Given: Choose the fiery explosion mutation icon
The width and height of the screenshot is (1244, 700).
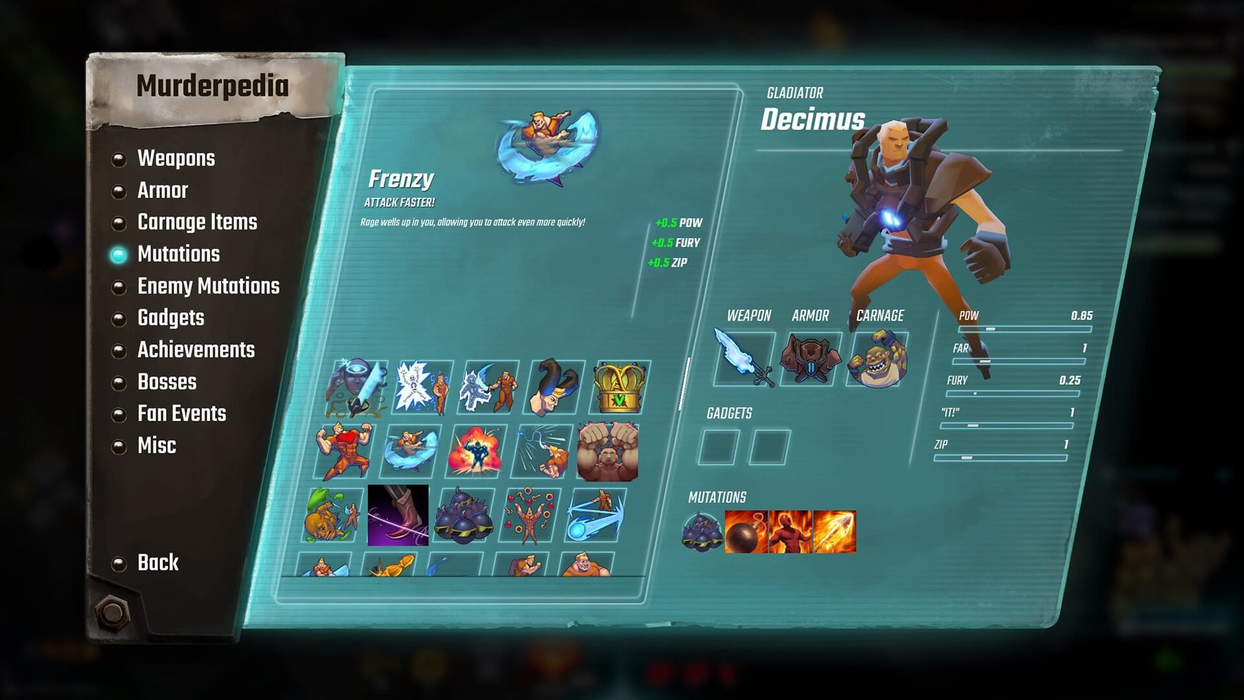Looking at the screenshot, I should coord(476,451).
